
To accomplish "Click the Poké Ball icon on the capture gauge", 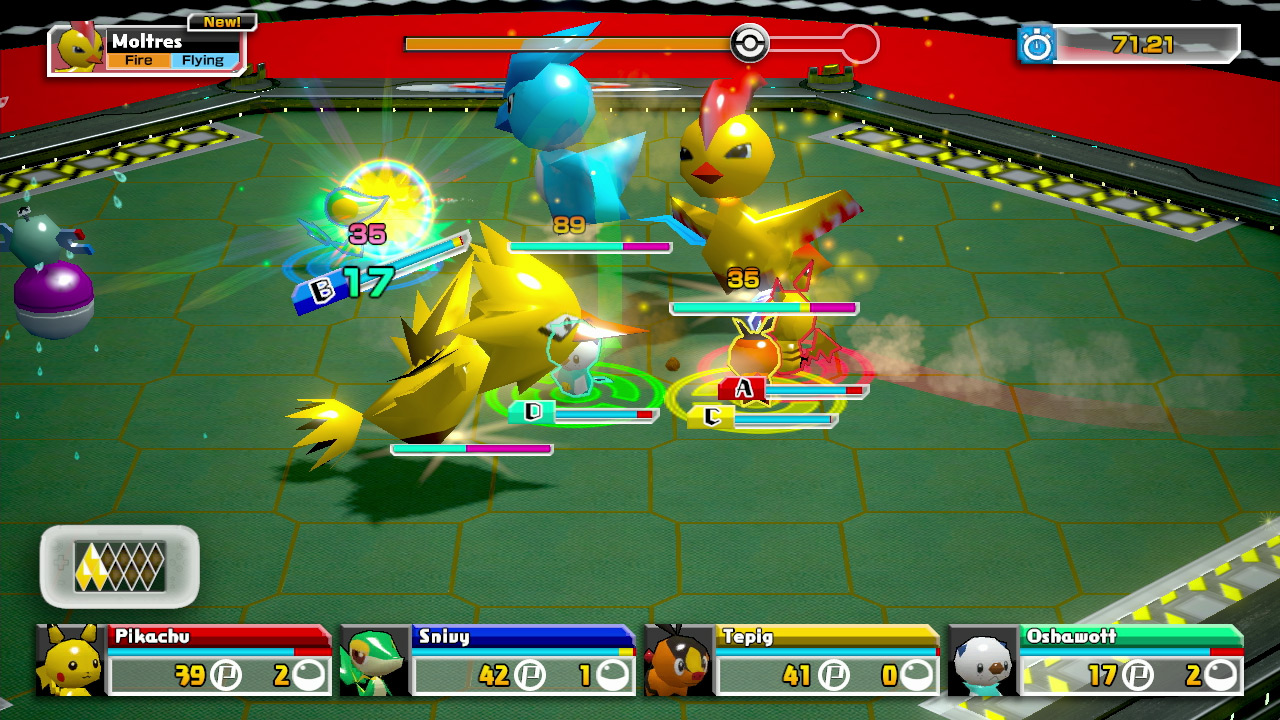I will (752, 44).
